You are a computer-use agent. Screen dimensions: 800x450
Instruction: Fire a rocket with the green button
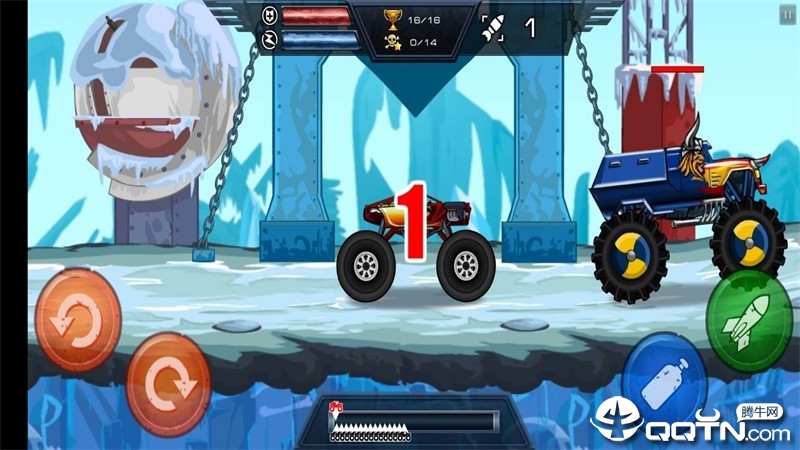pos(749,320)
